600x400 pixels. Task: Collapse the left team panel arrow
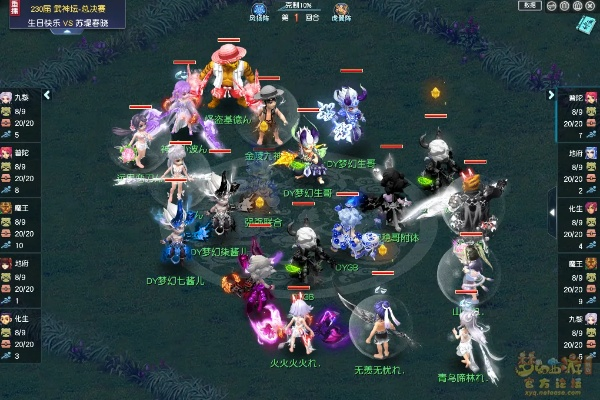pos(48,96)
